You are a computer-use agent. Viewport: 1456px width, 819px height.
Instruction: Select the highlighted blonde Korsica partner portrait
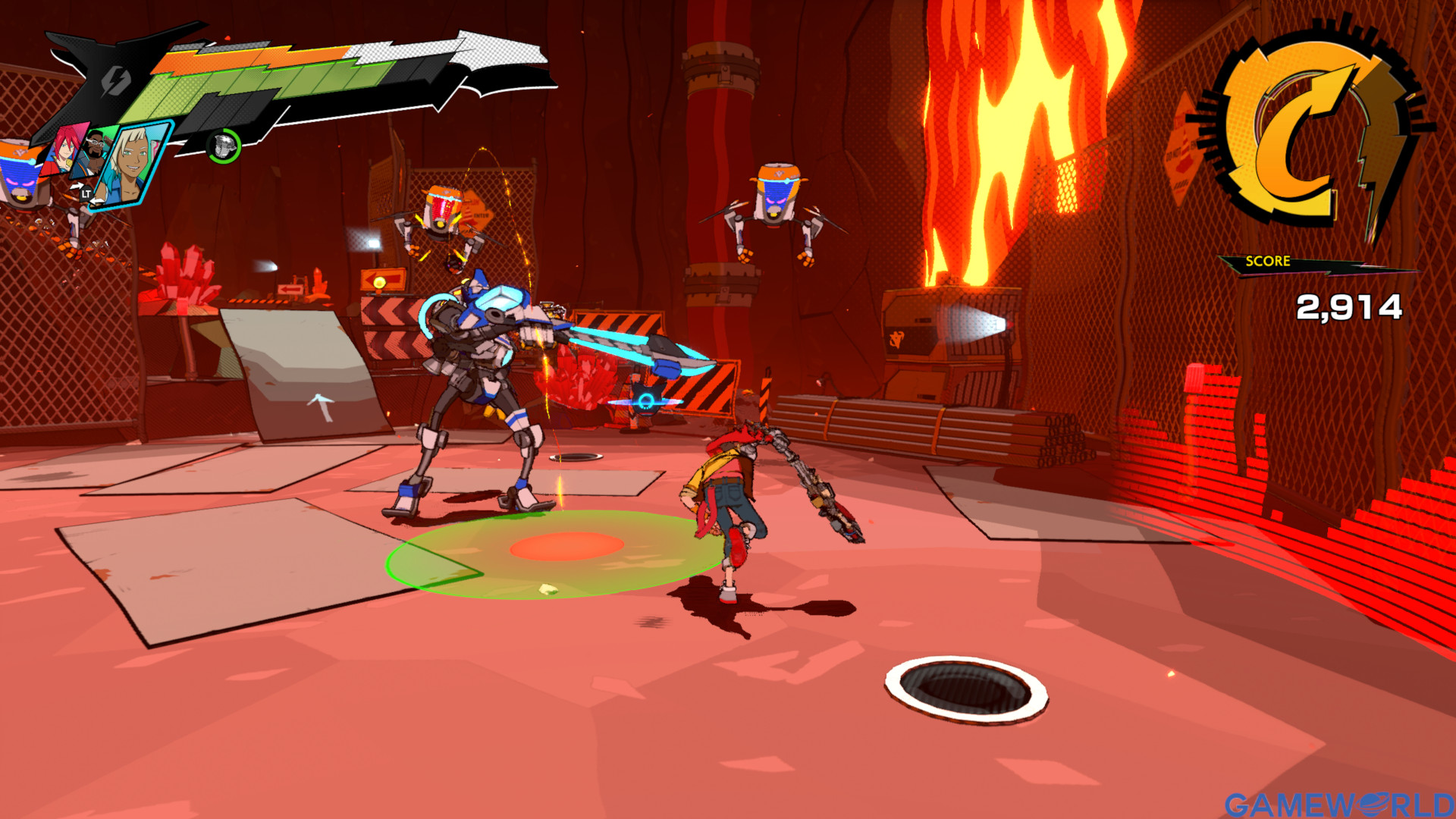[135, 163]
